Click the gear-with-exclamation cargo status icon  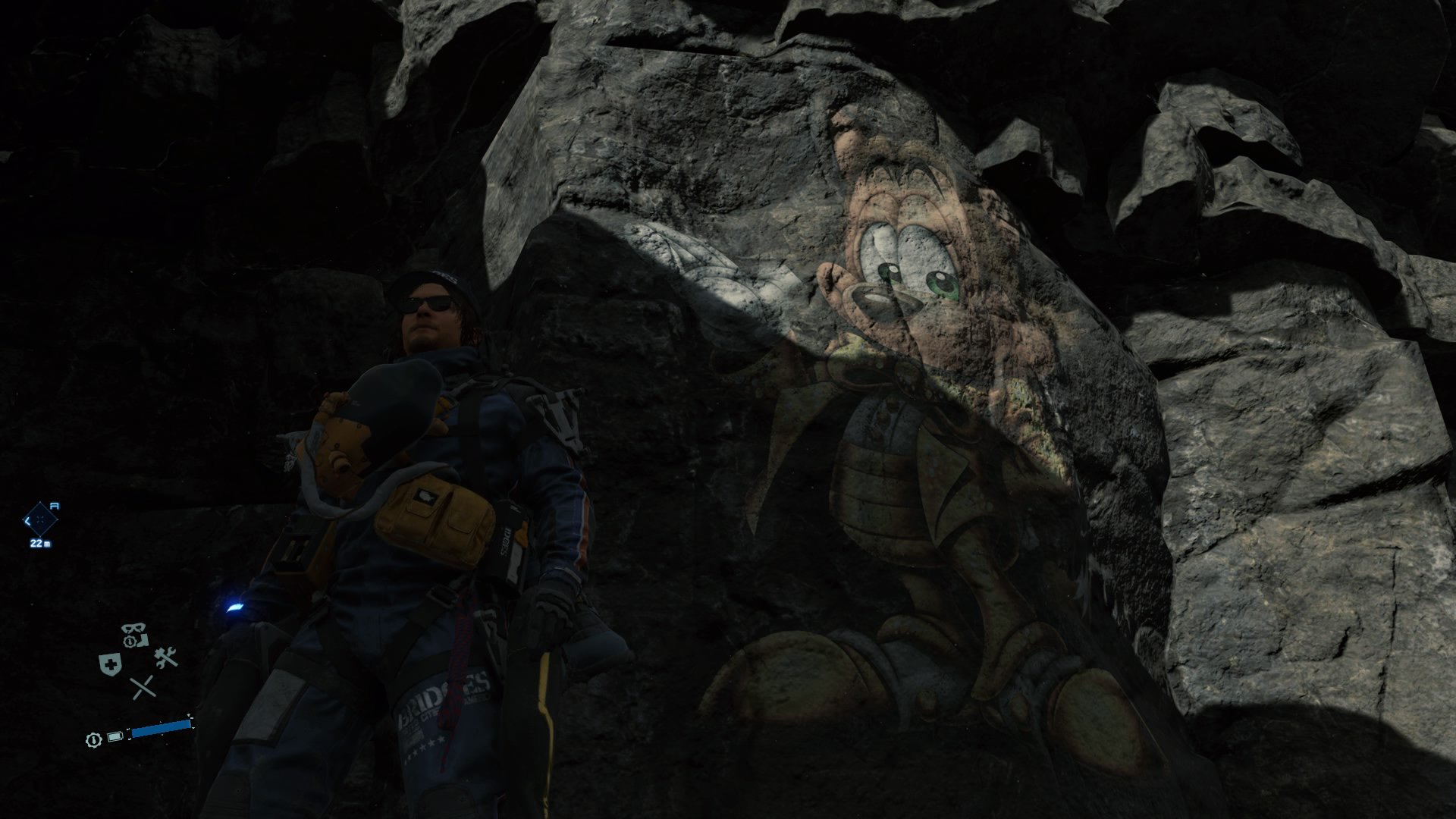point(128,642)
